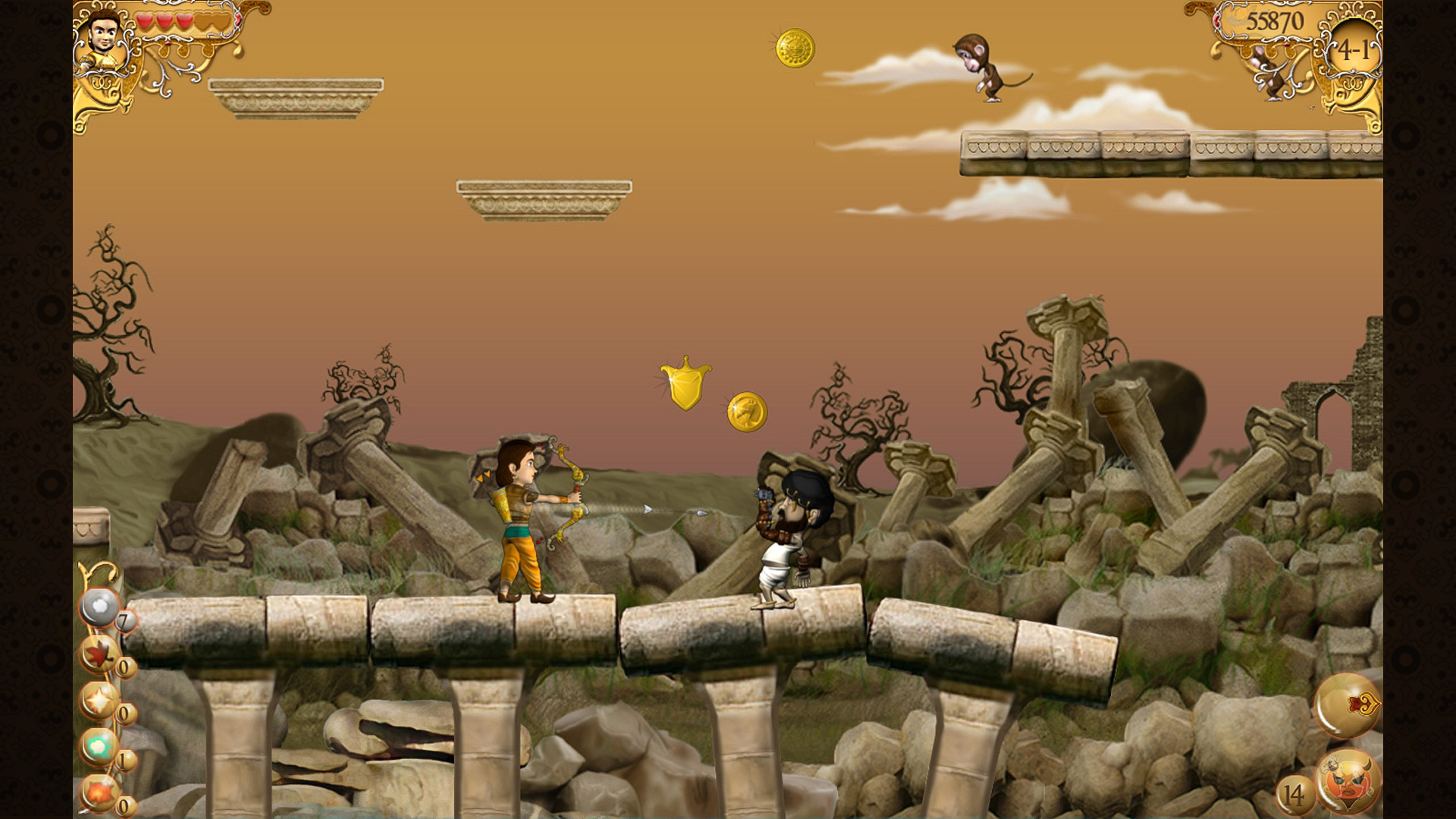Image resolution: width=1456 pixels, height=819 pixels.
Task: Click the third health heart in the bar
Action: [184, 20]
